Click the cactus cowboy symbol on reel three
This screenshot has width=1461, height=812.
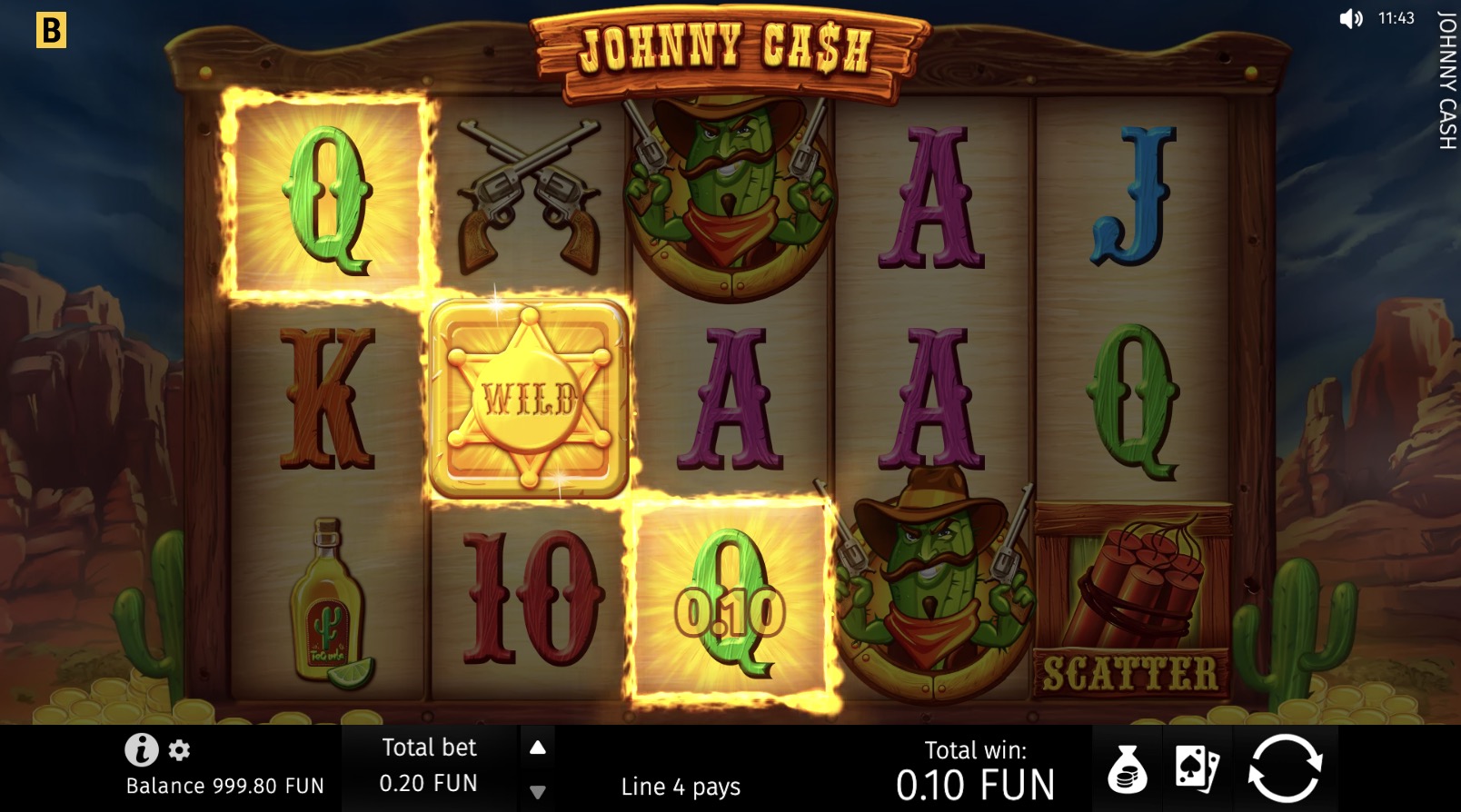(727, 191)
